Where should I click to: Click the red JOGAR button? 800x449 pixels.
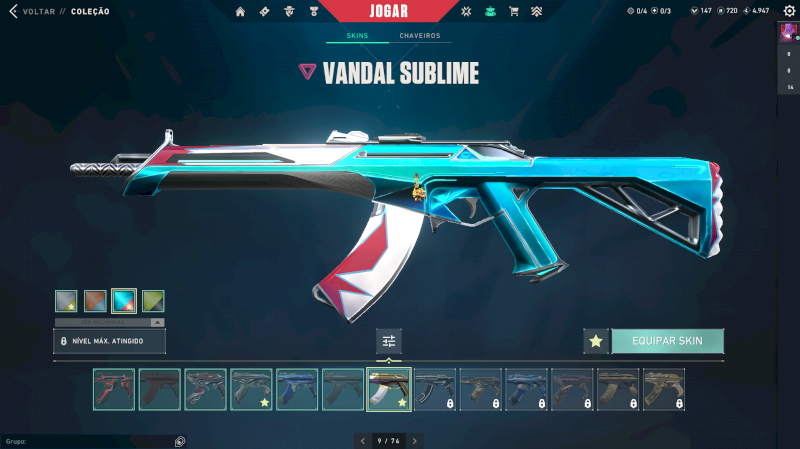tap(400, 11)
